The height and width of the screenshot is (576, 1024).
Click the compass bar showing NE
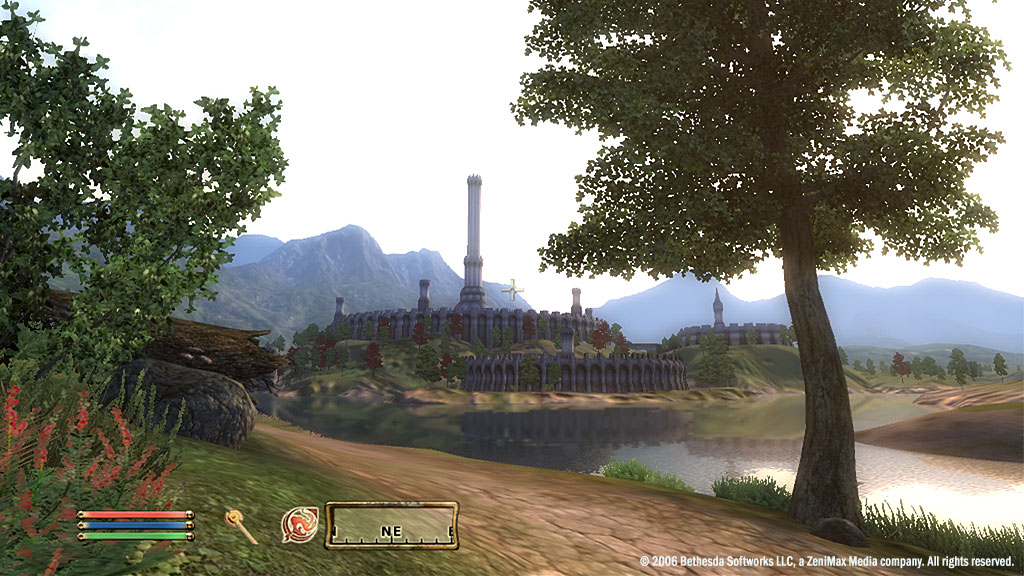tap(391, 526)
